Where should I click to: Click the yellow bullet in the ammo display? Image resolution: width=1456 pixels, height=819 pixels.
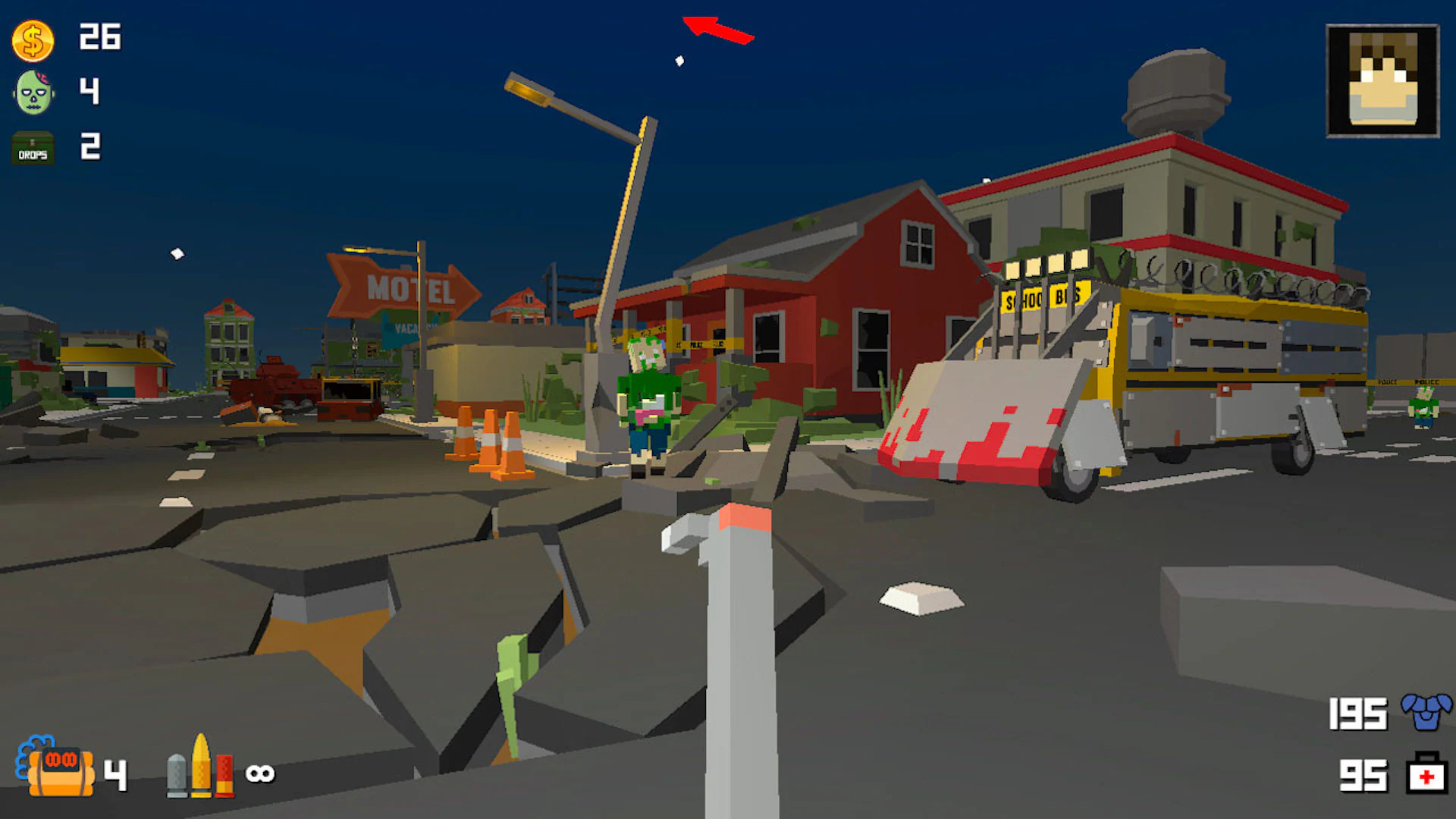pos(201,768)
